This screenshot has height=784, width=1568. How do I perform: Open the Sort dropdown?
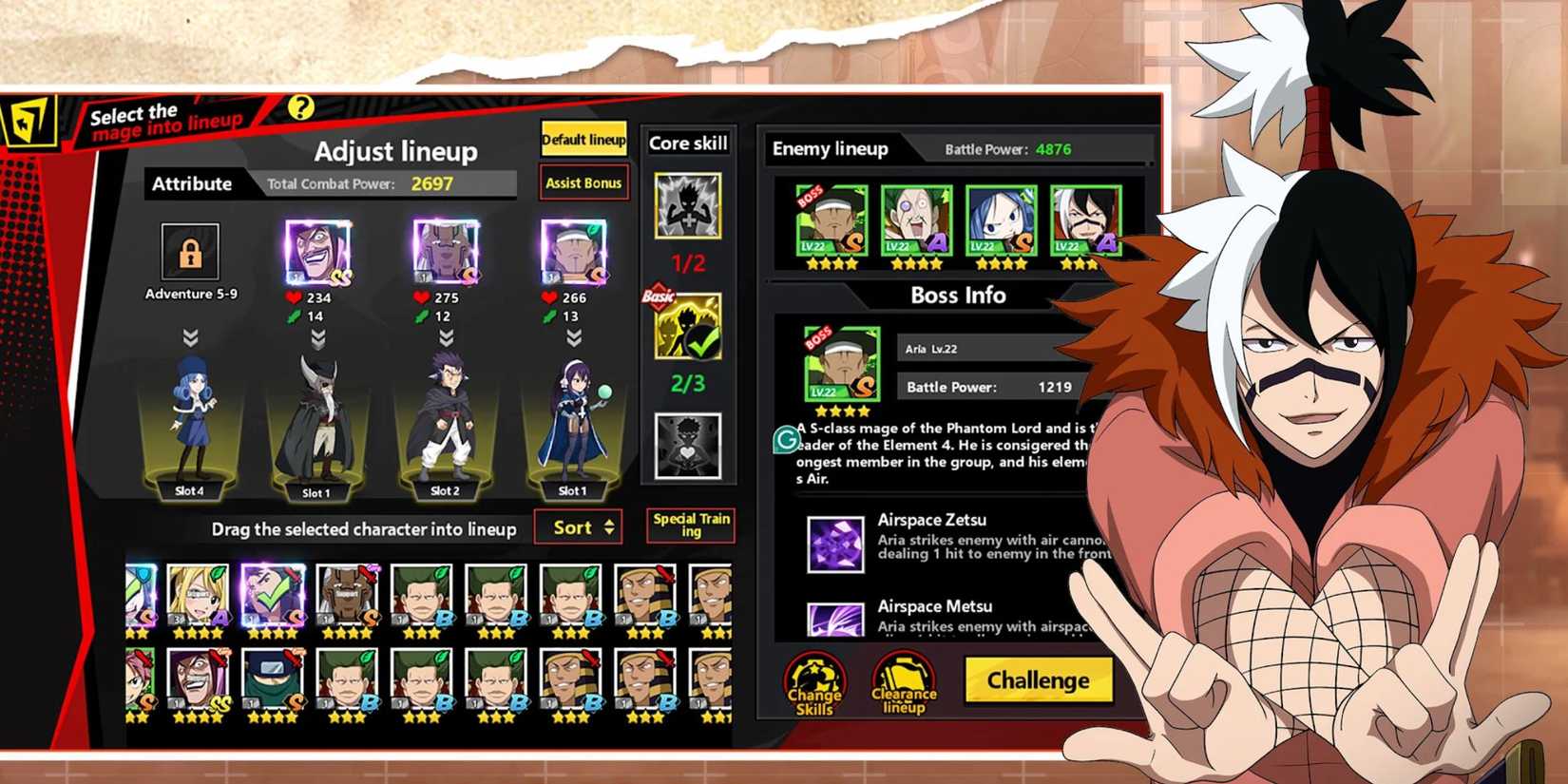[577, 526]
